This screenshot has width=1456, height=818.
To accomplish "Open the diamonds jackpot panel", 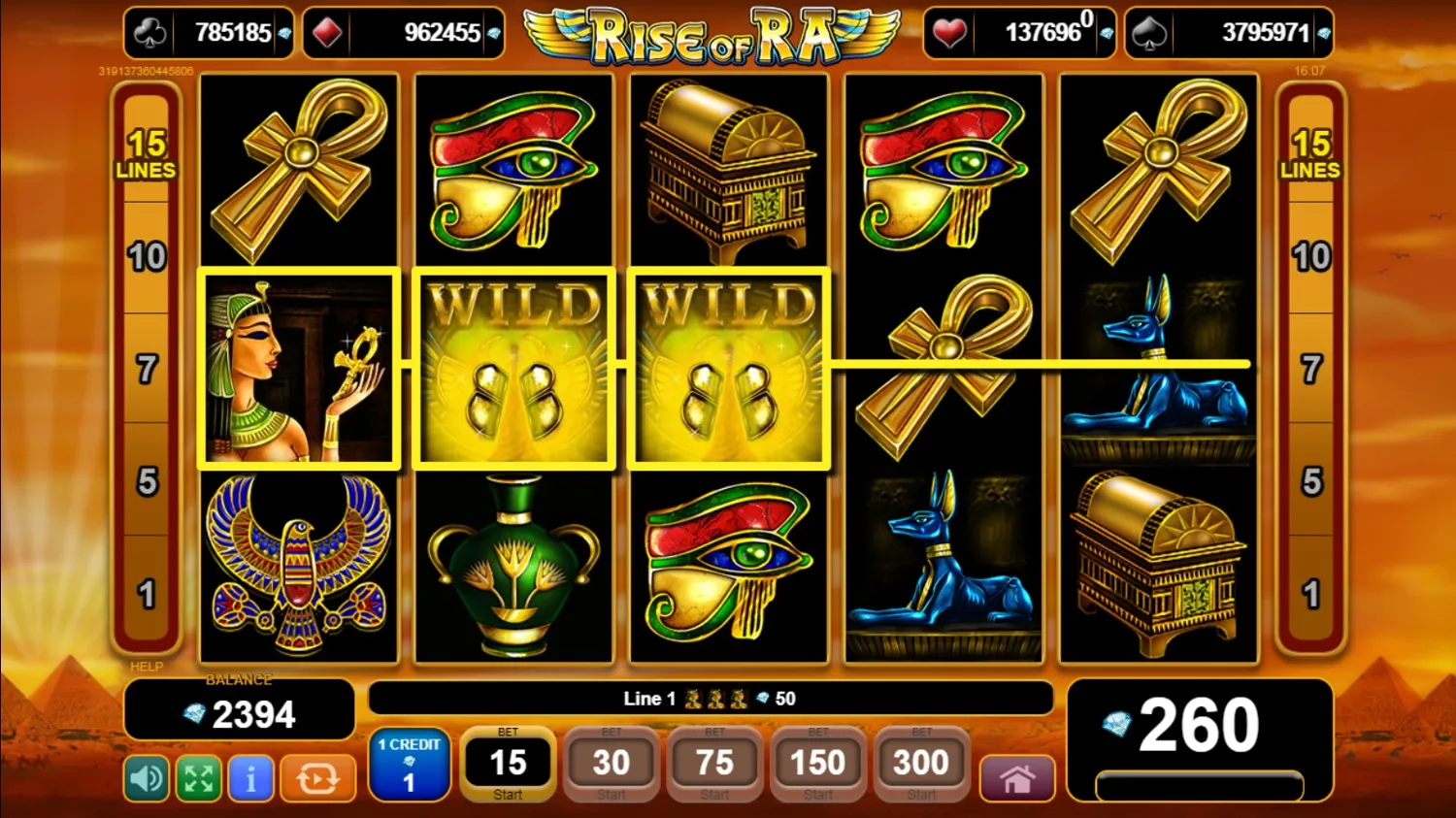I will coord(403,32).
